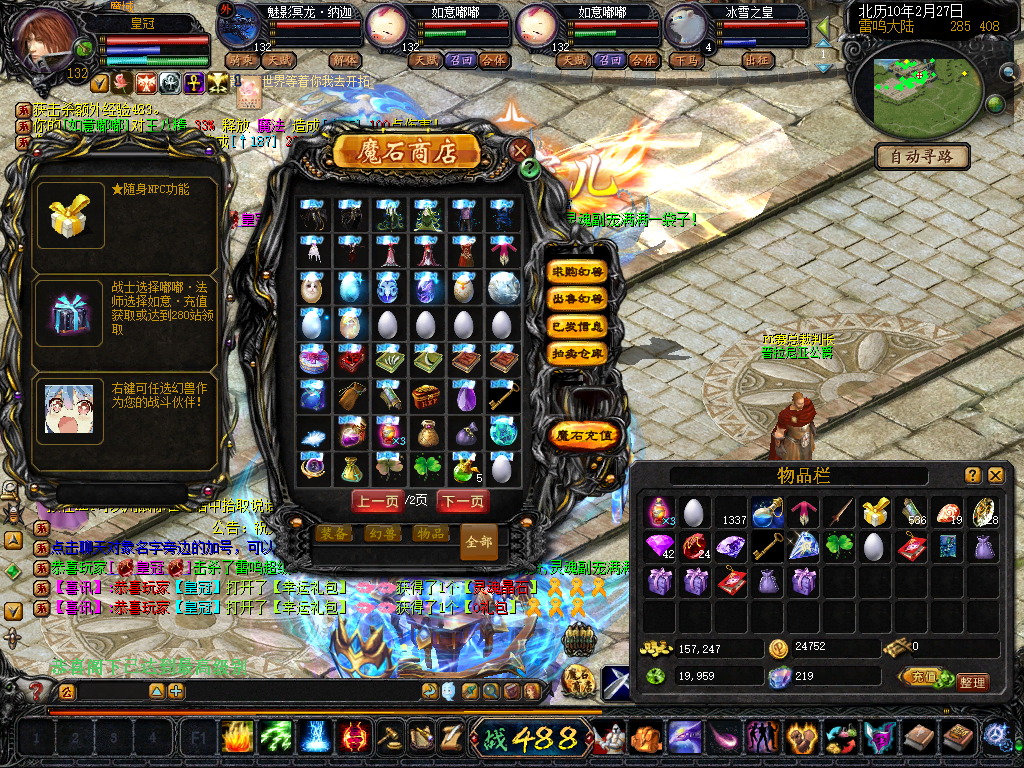
Task: Pick the golden key in the inventory
Action: click(x=768, y=547)
